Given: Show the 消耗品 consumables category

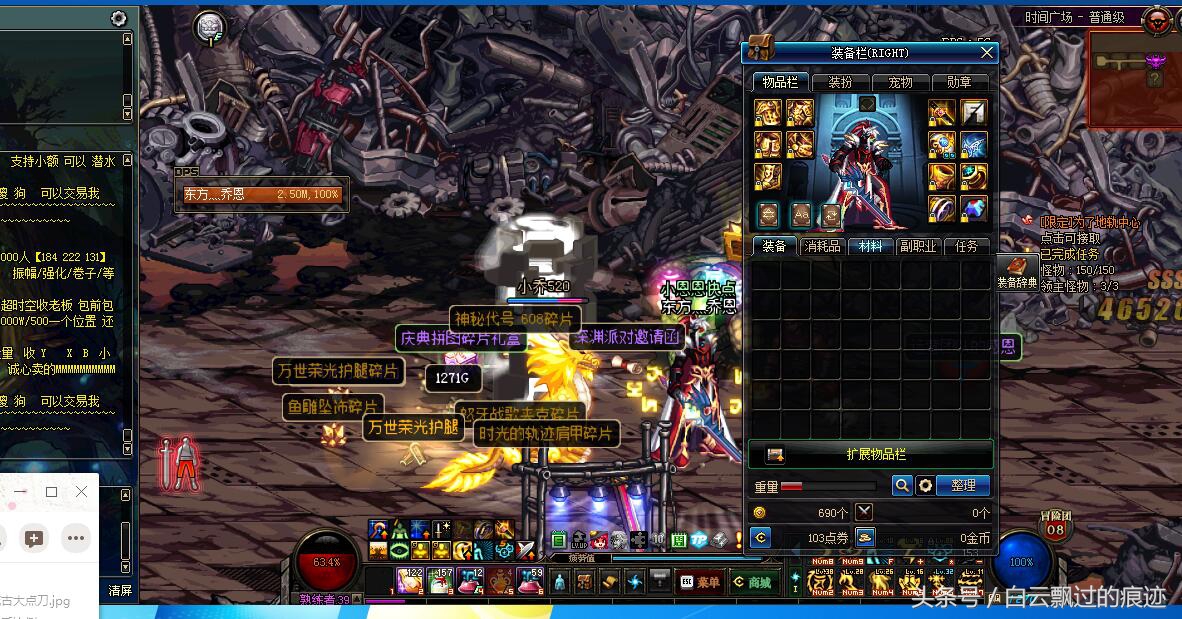Looking at the screenshot, I should pos(822,246).
